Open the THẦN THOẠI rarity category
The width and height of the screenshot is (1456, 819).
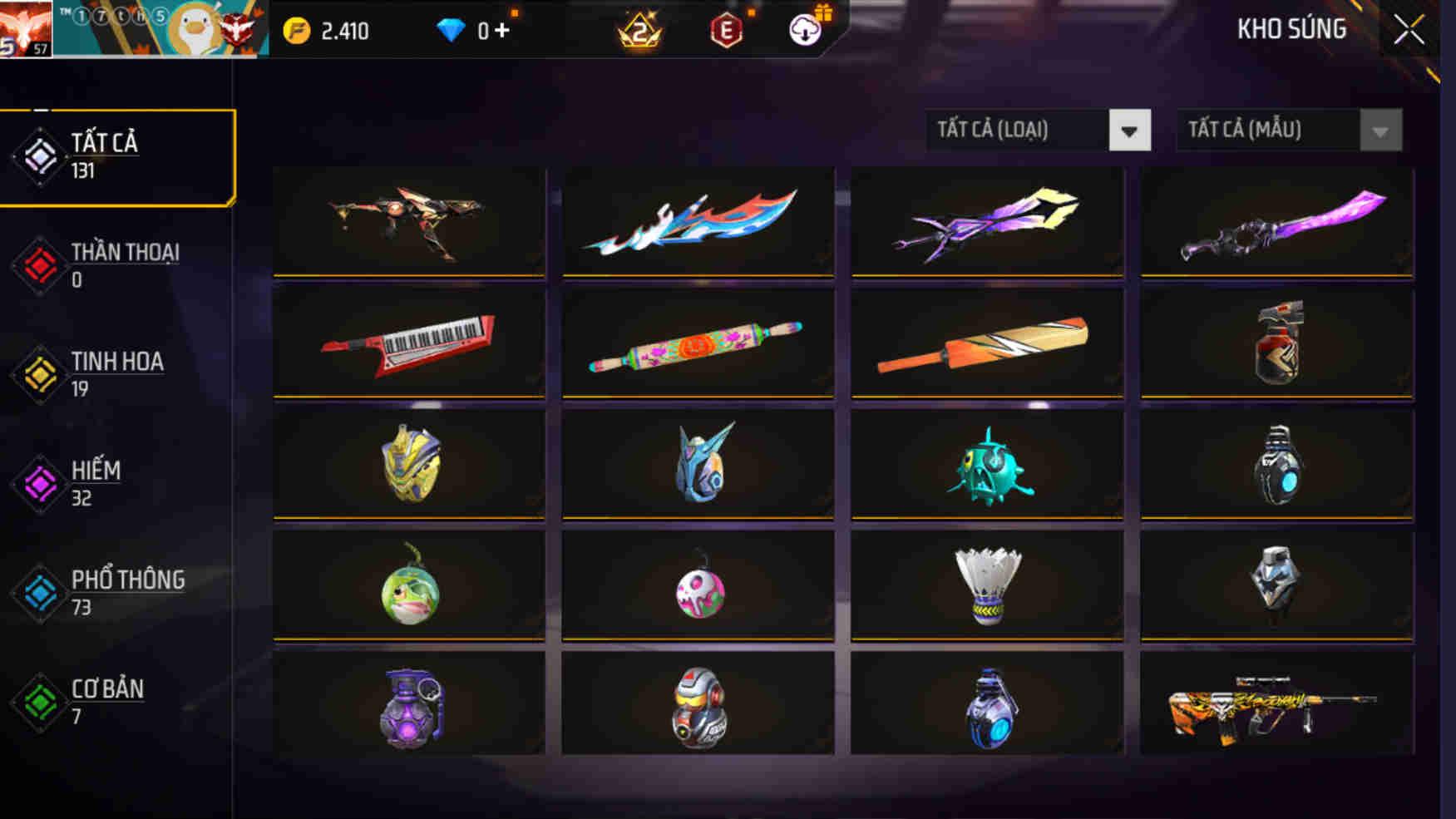[37, 264]
